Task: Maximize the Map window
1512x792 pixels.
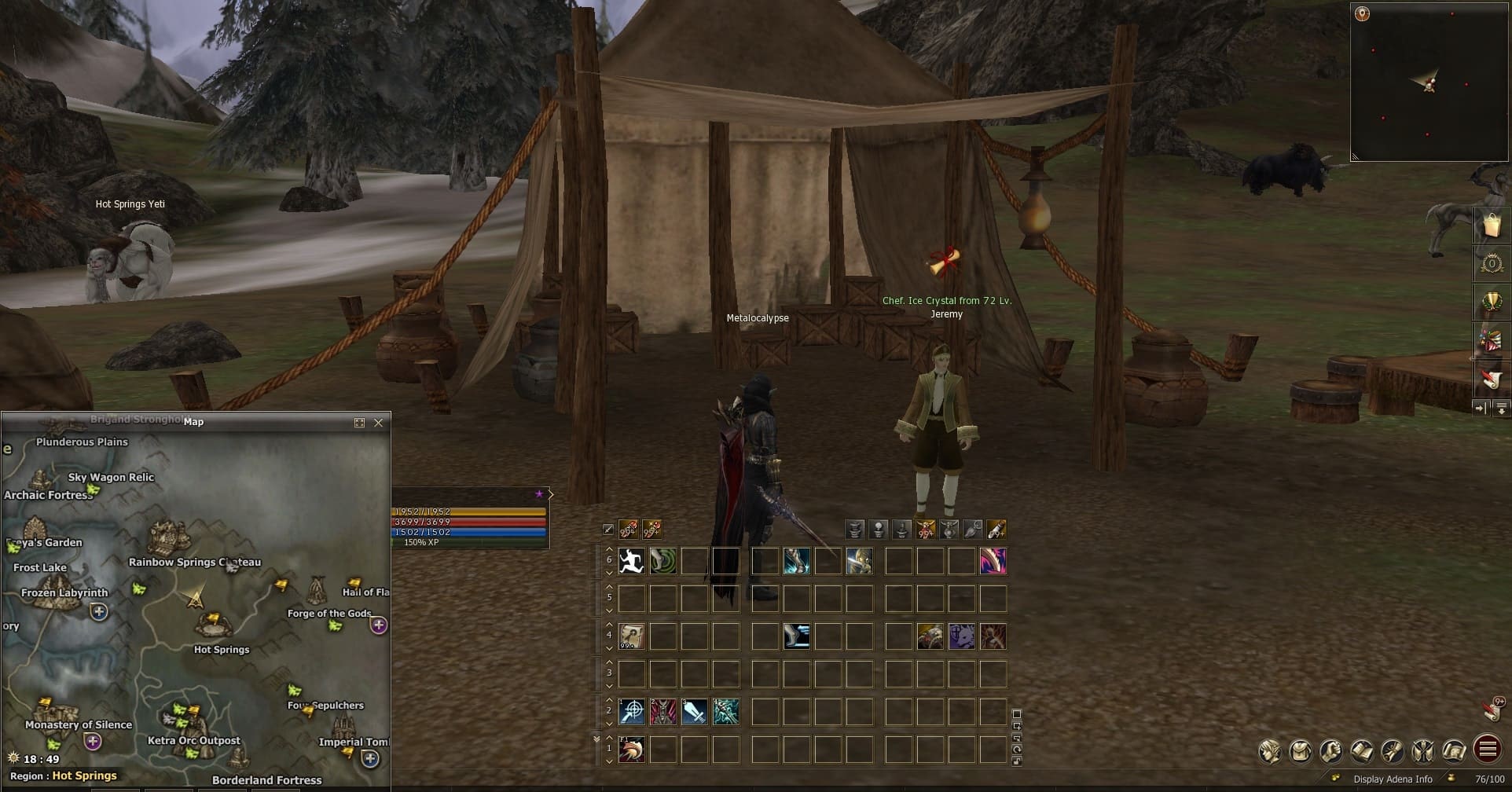Action: pyautogui.click(x=359, y=423)
